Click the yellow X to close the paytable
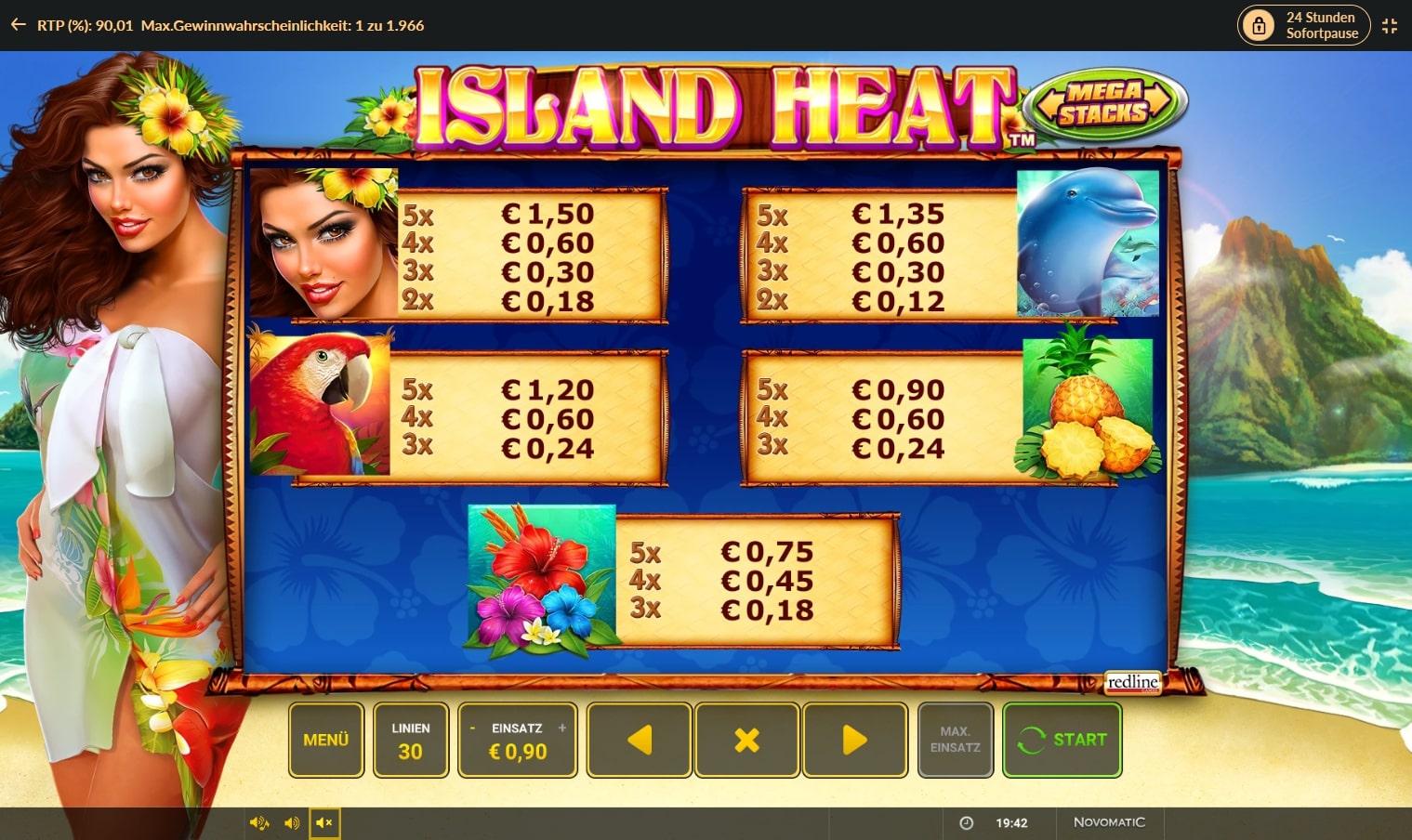1412x840 pixels. (x=746, y=740)
